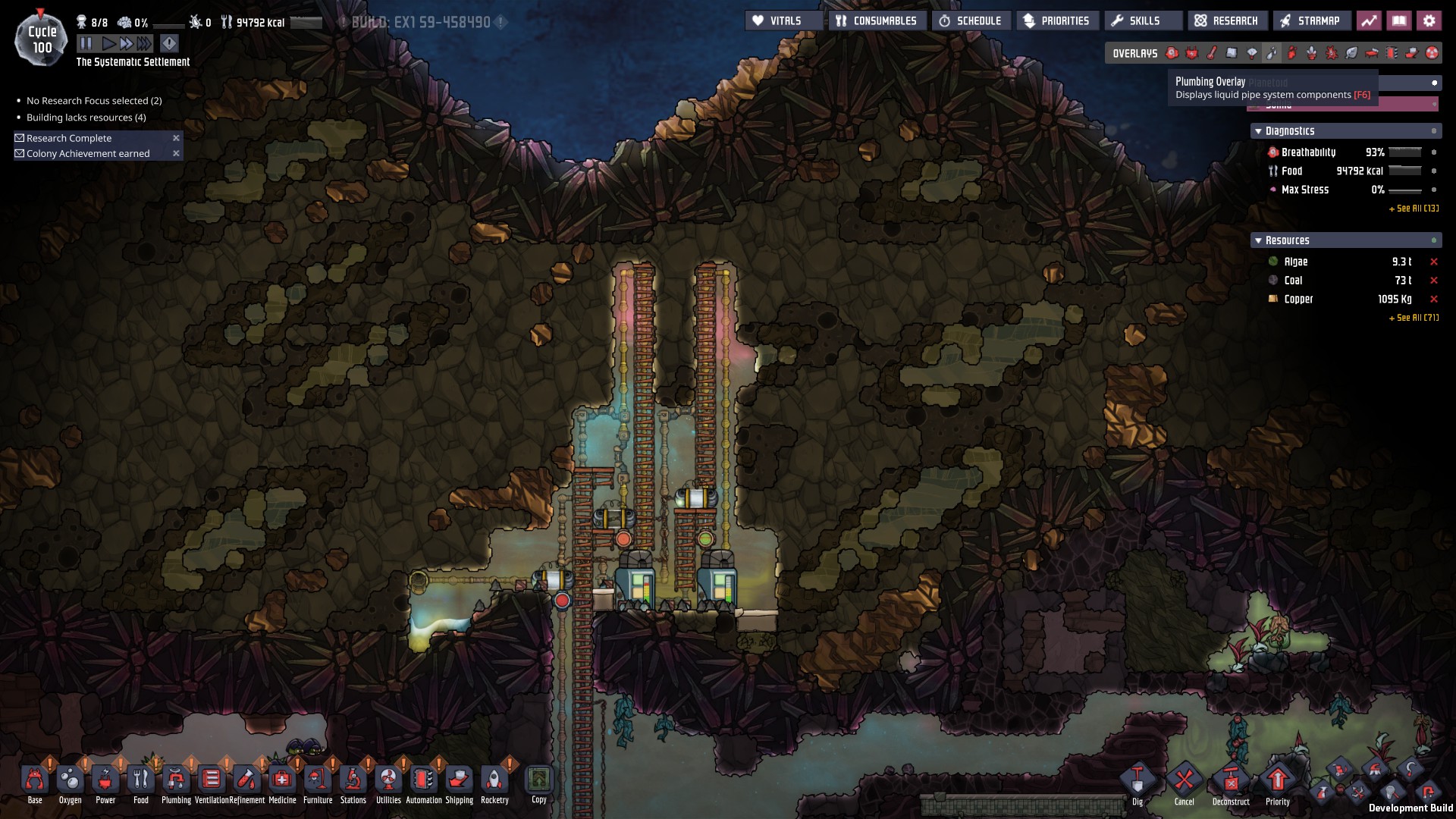The width and height of the screenshot is (1456, 819).
Task: Open the Vitals panel
Action: [784, 21]
